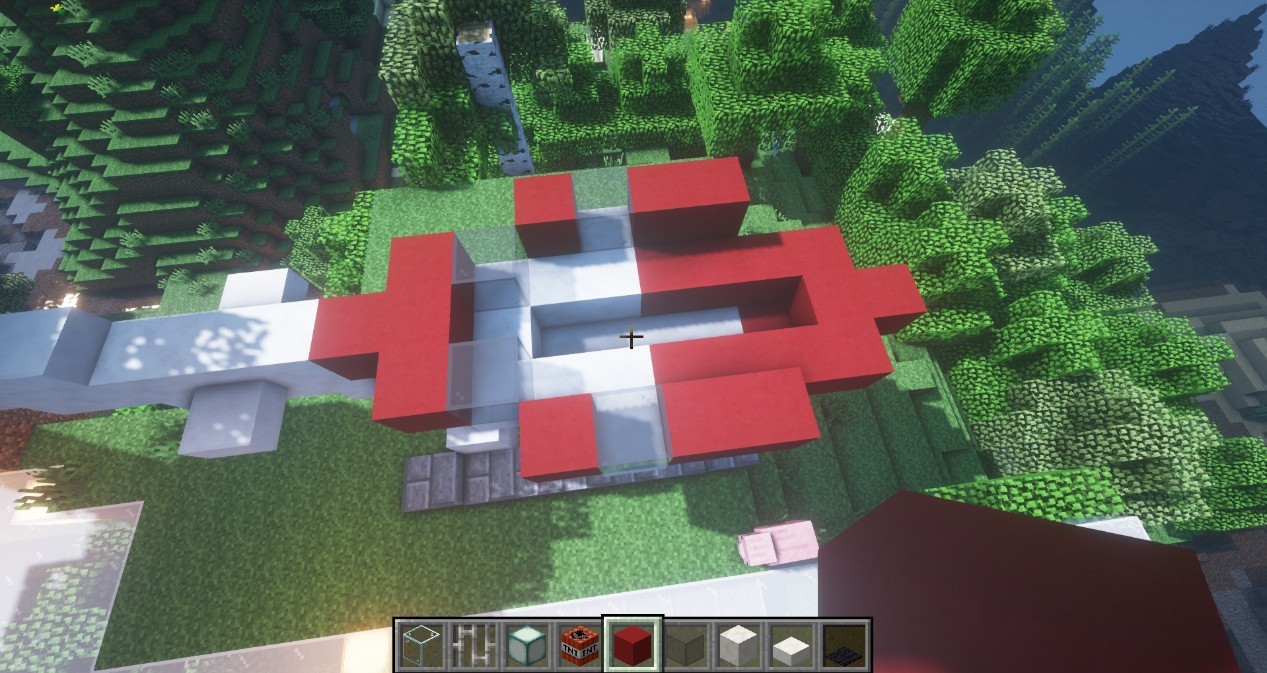Select the light cyan-framed block slot
Screen dimensions: 1267x673
(525, 645)
